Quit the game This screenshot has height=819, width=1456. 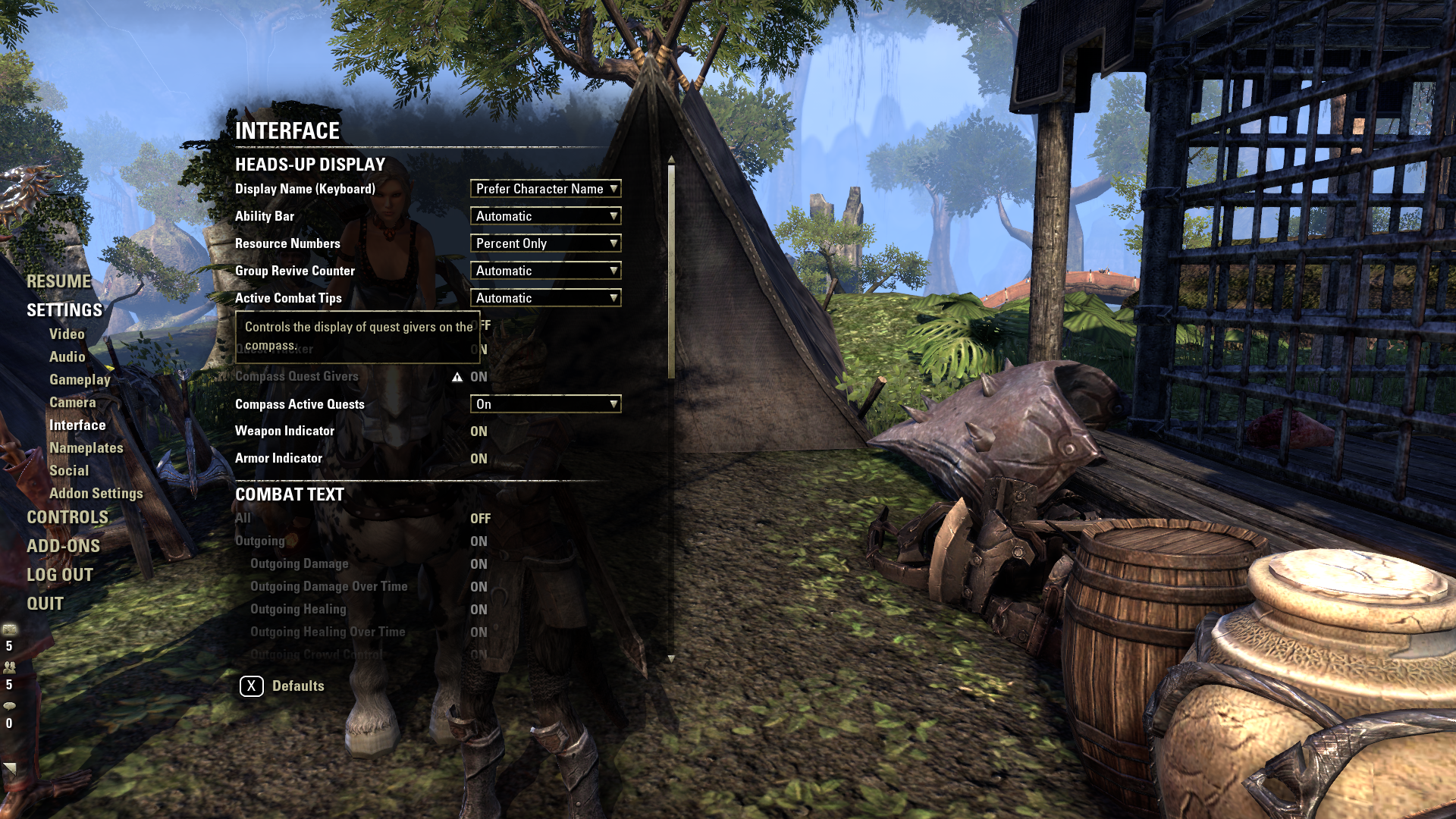(45, 604)
